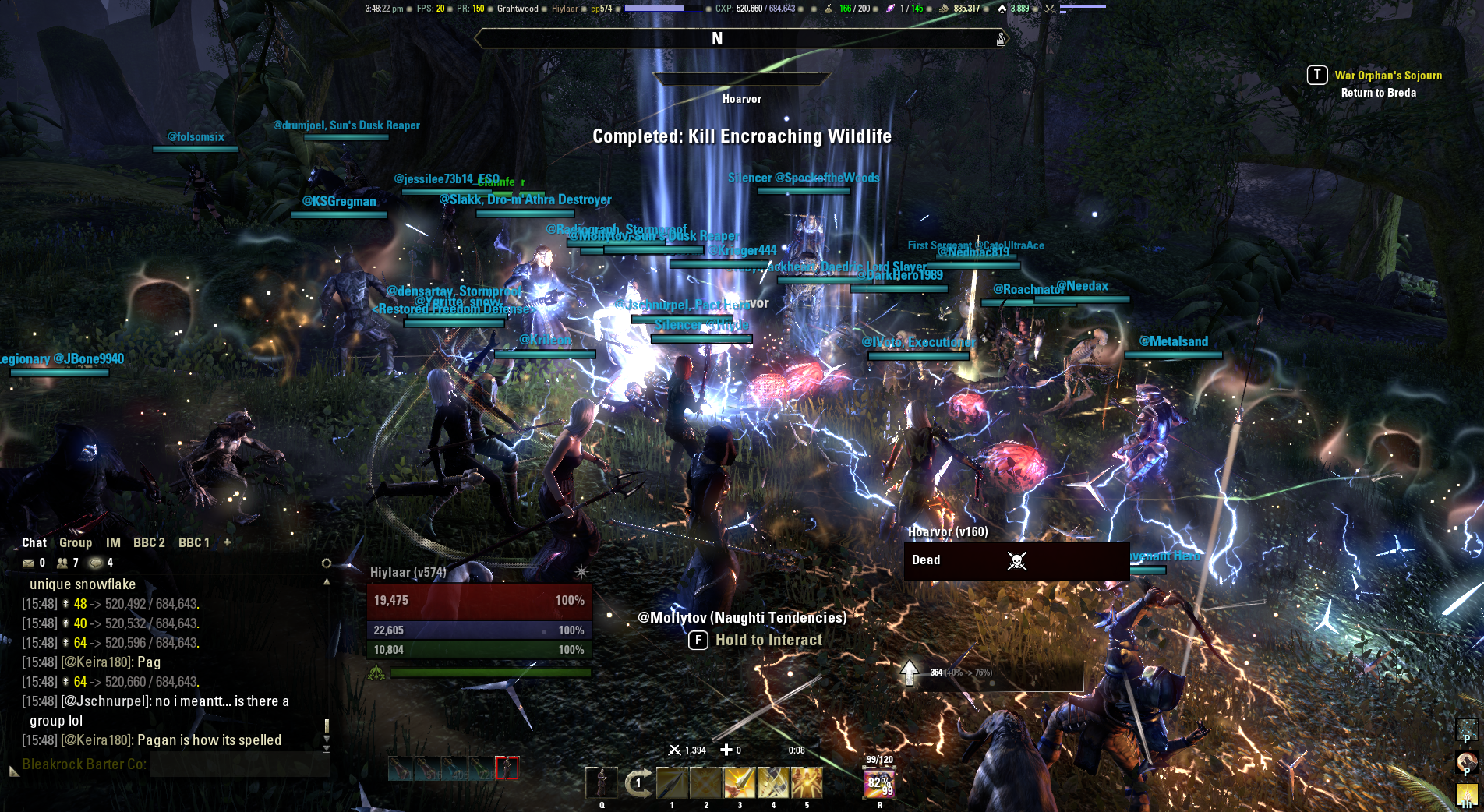
Task: Open the friends list icon
Action: [62, 563]
